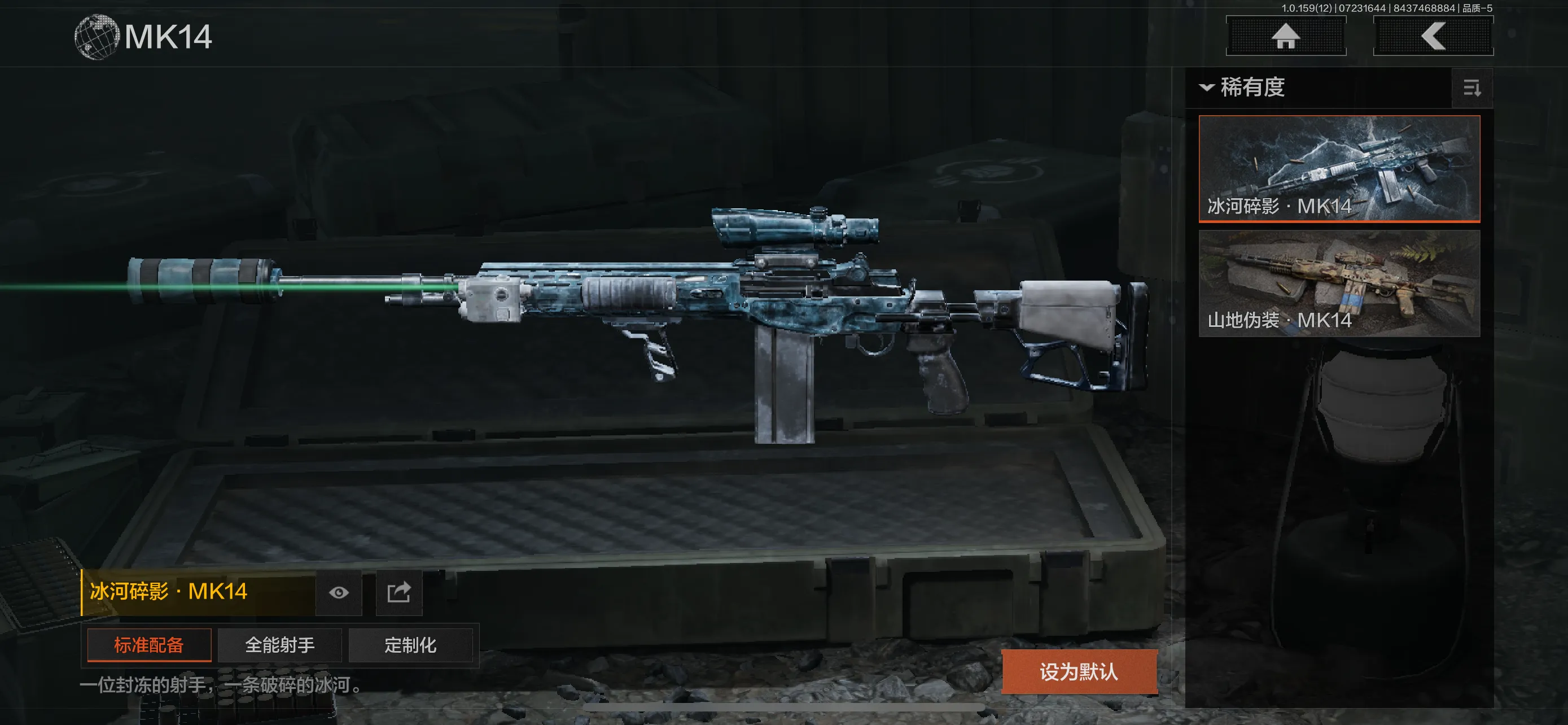The width and height of the screenshot is (1568, 725).
Task: Toggle the sort order icon
Action: [x=1472, y=89]
